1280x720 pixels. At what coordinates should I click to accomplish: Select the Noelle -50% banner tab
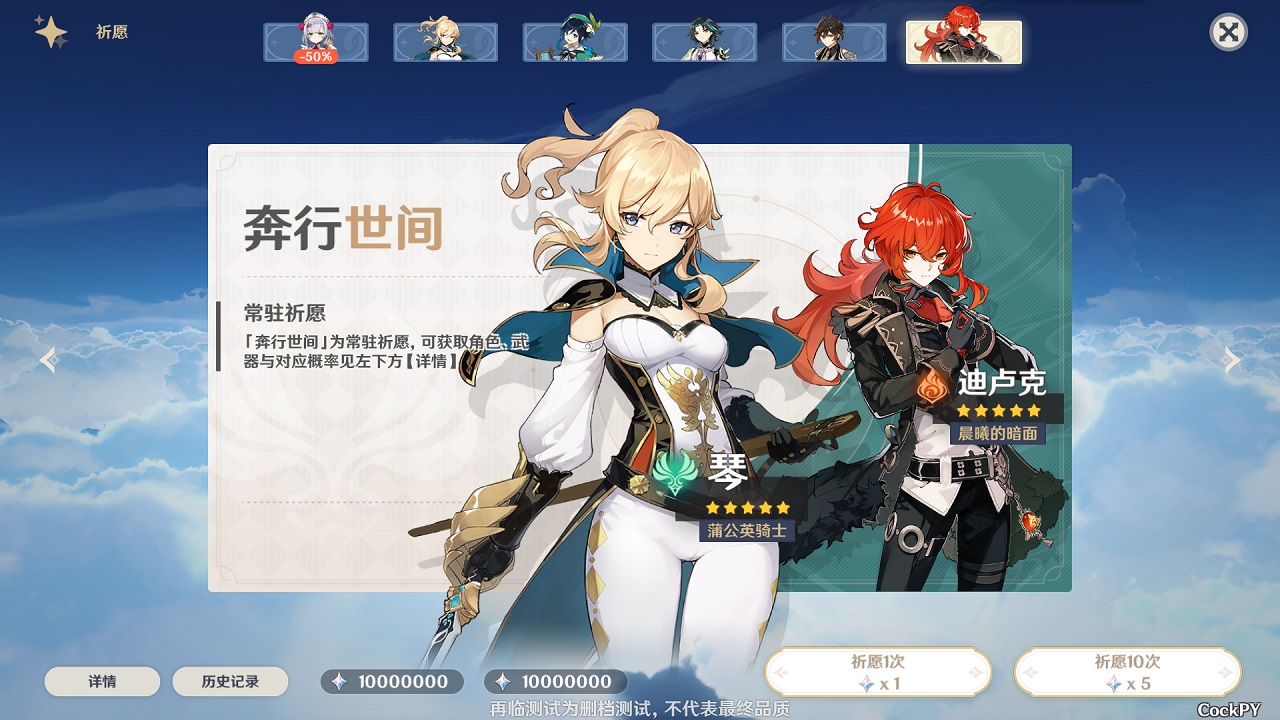316,42
